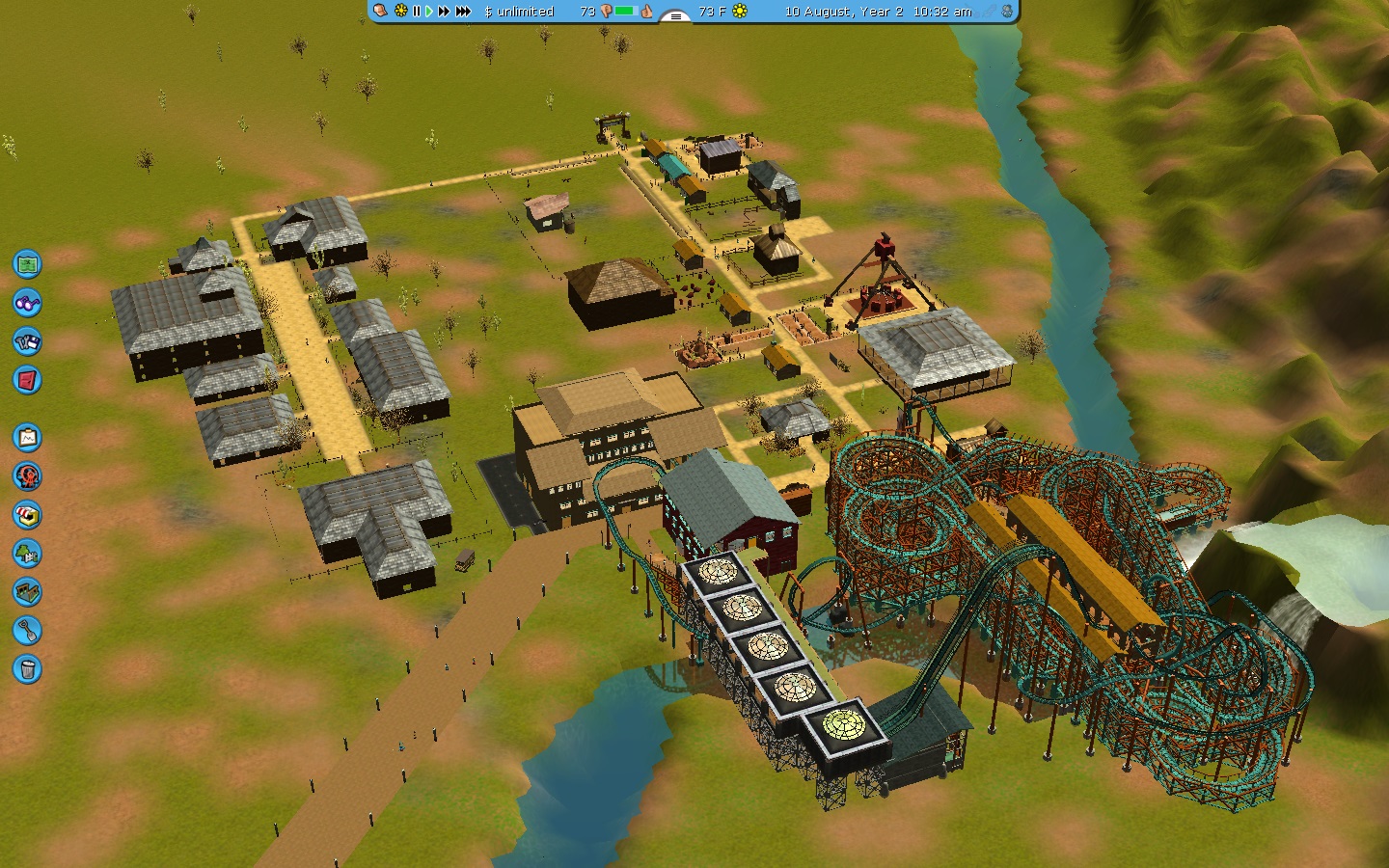Activate the trash can delete tool
This screenshot has height=868, width=1389.
pos(27,668)
